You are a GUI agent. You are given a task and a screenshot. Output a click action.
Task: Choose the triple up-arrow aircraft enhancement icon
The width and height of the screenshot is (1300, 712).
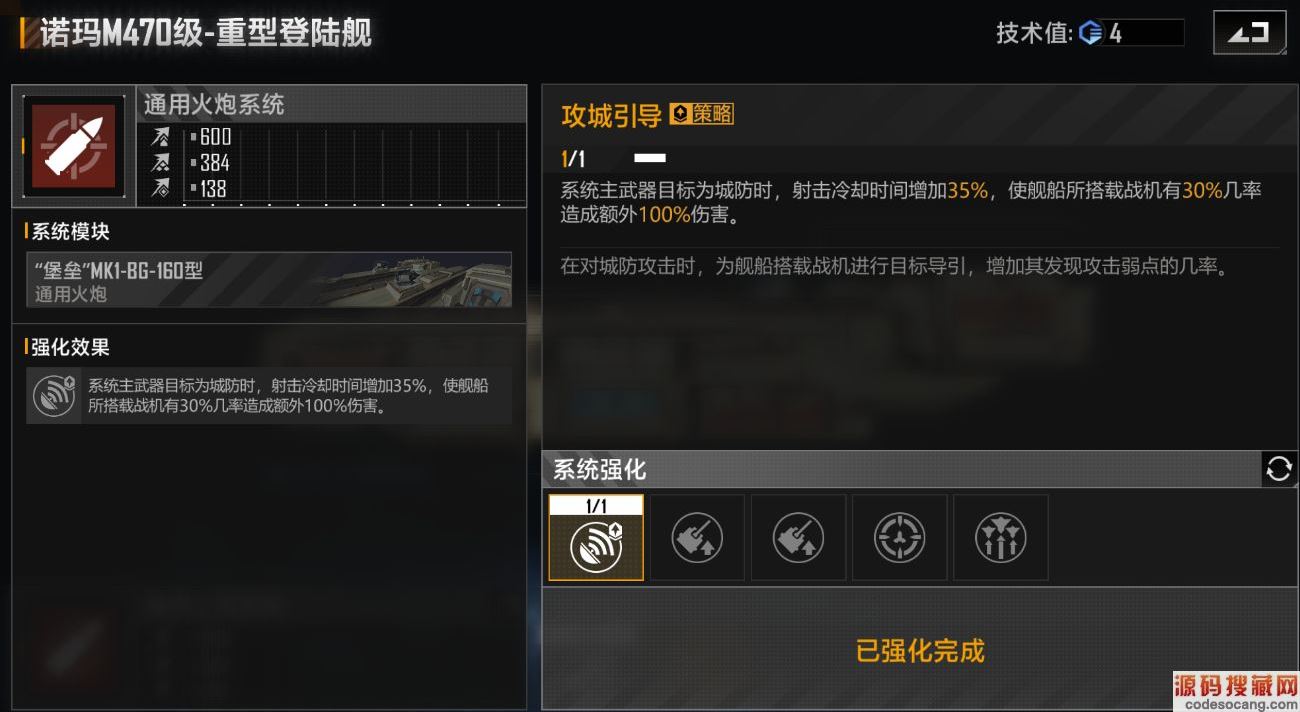[x=1000, y=539]
